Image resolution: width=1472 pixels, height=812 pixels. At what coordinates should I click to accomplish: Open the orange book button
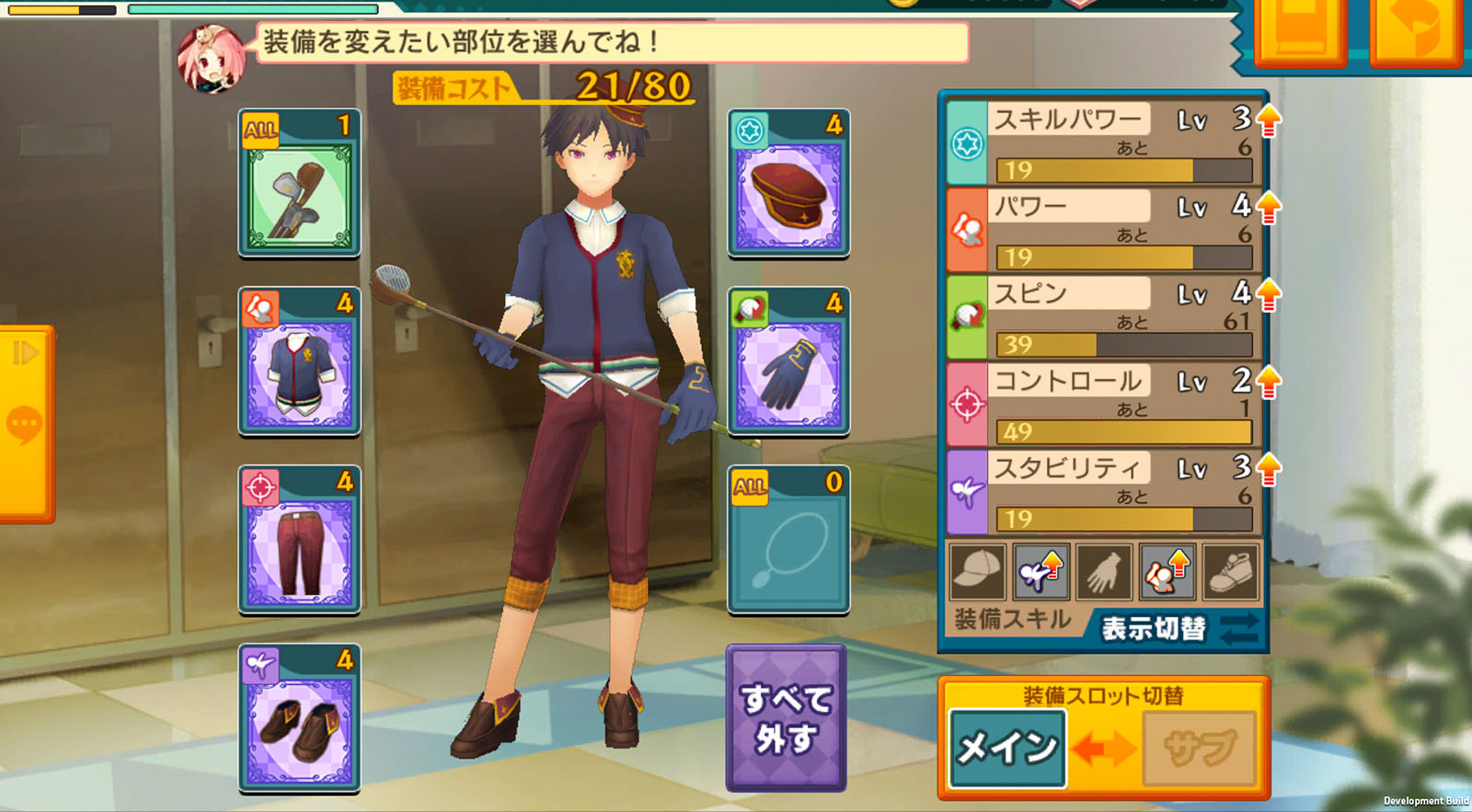click(1299, 32)
